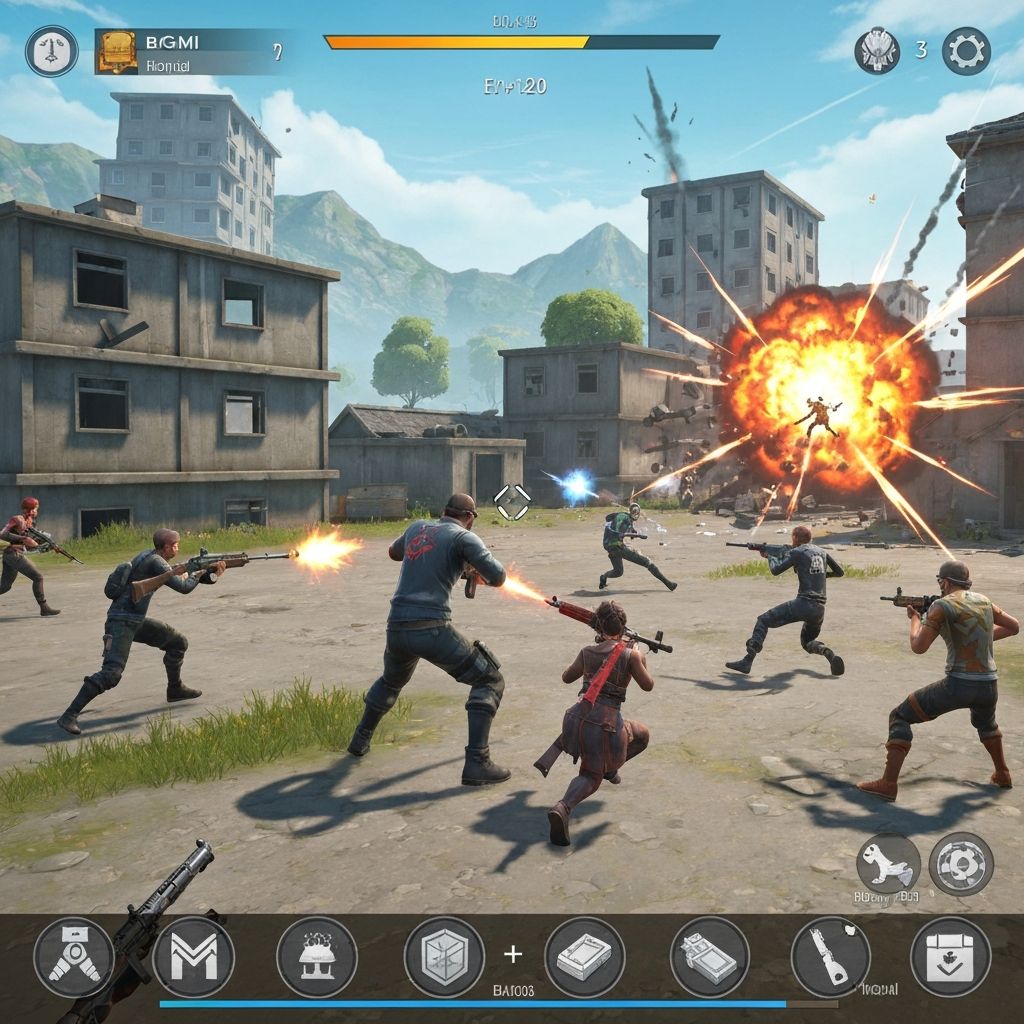Select the pistol-shaped hotbar slot
The height and width of the screenshot is (1024, 1024).
coord(709,957)
